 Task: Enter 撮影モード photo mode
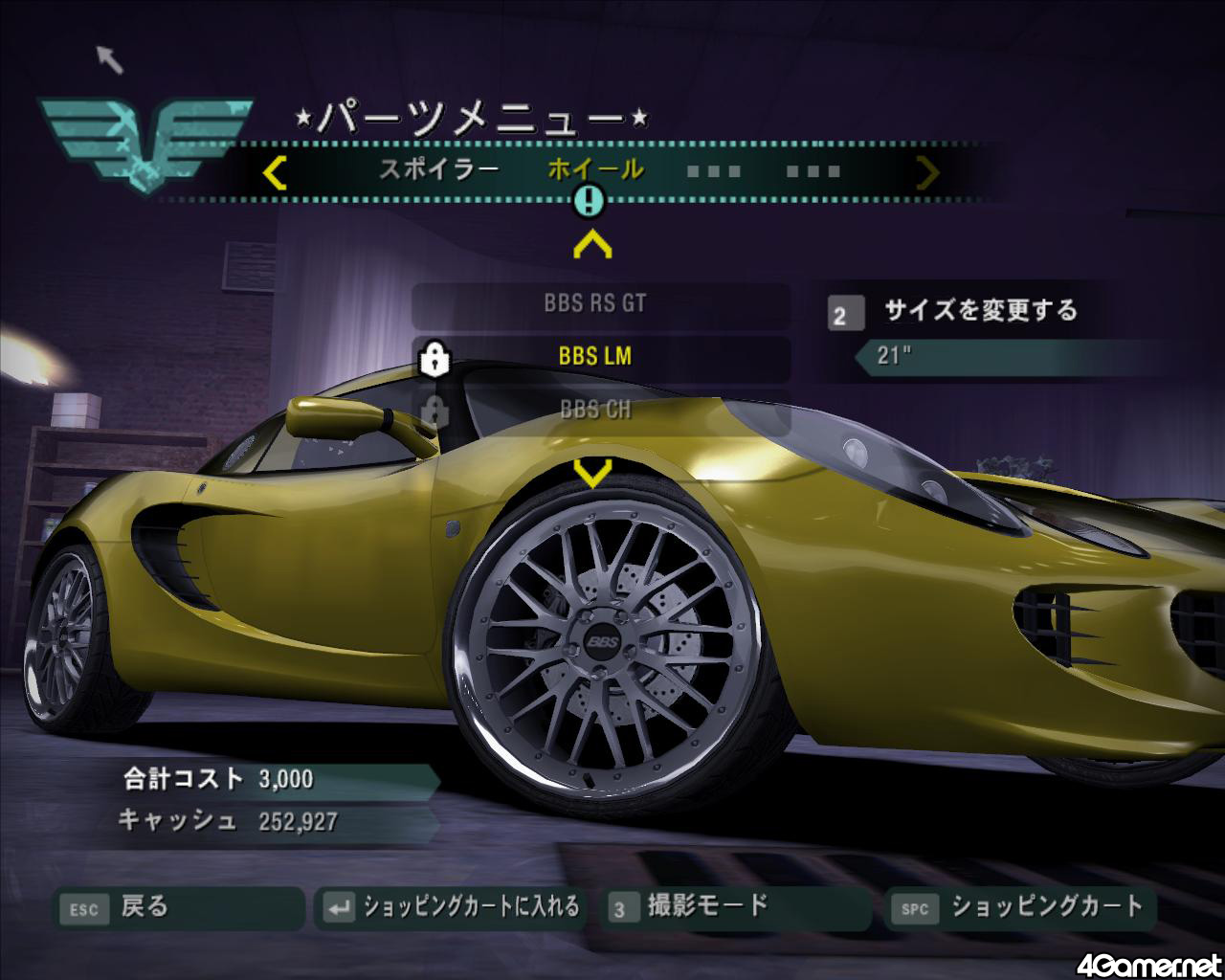(x=737, y=906)
